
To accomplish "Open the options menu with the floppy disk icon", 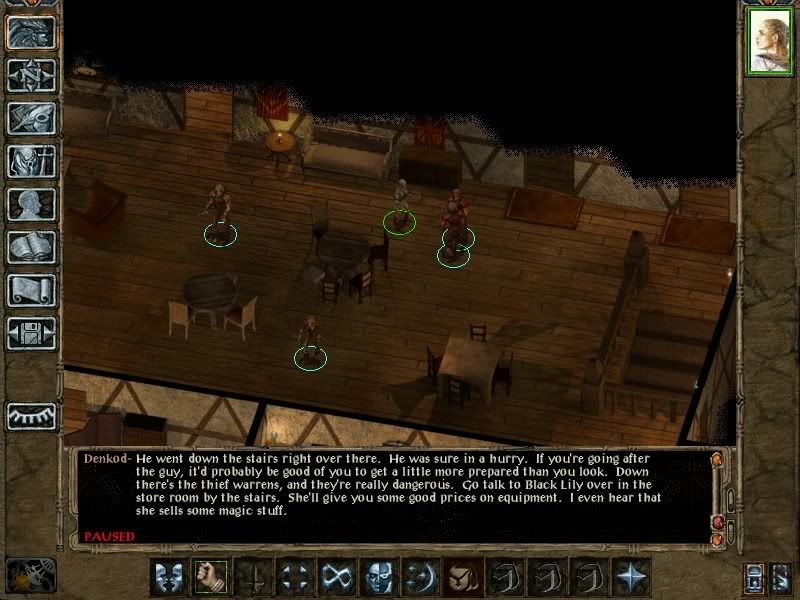I will 31,333.
